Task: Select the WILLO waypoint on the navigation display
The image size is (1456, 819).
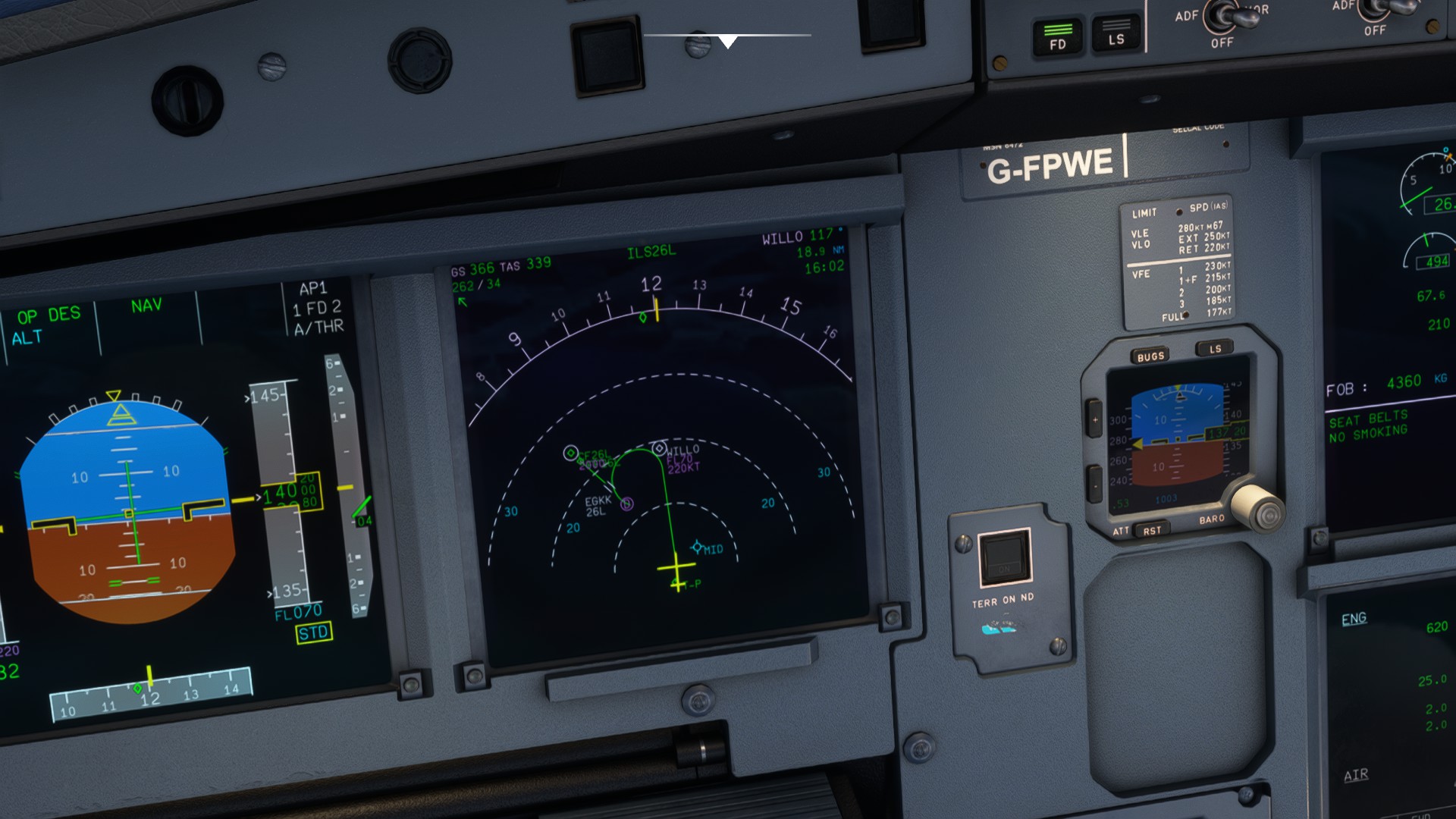Action: [659, 448]
